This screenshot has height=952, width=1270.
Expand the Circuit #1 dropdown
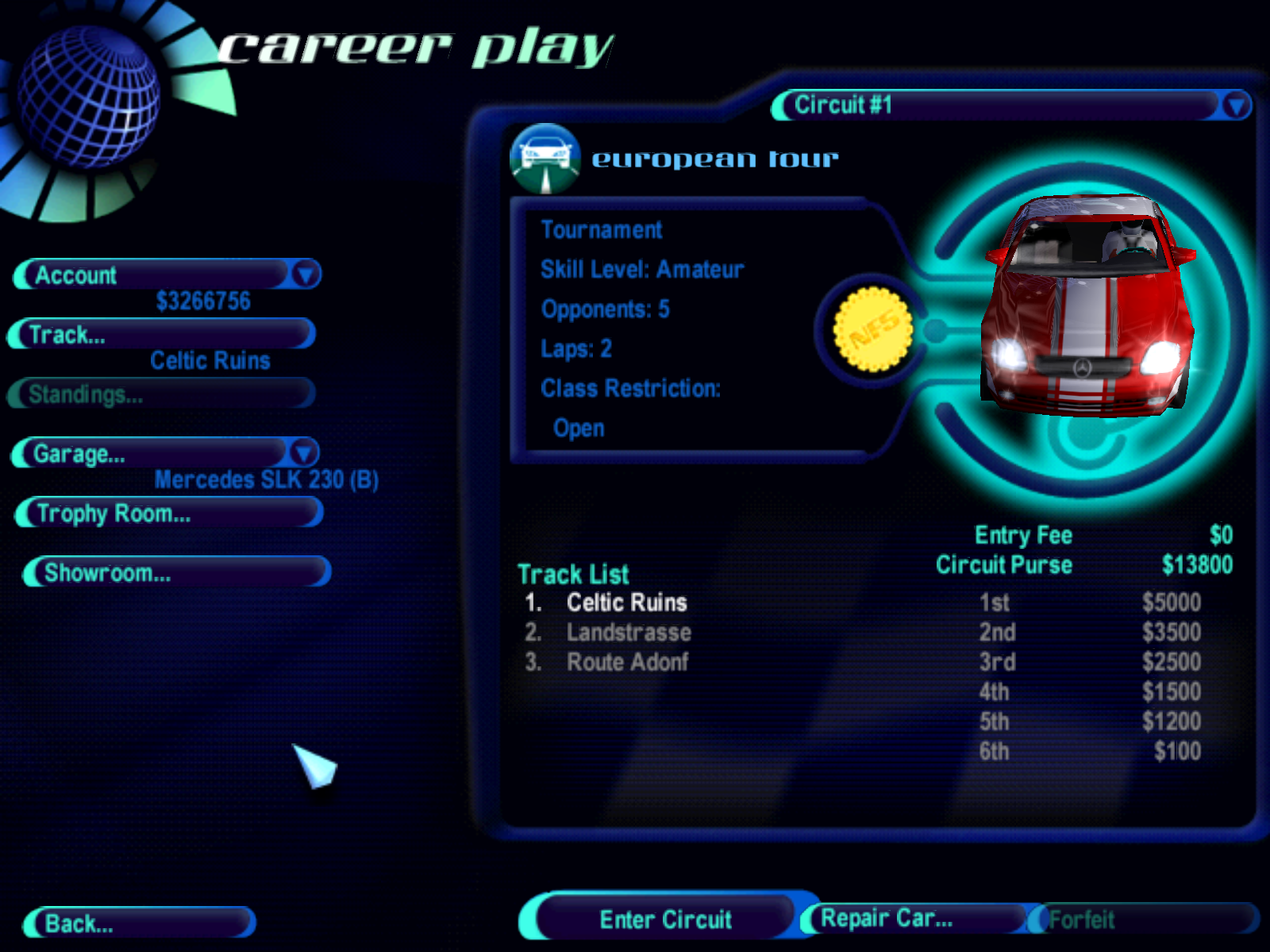[1236, 106]
